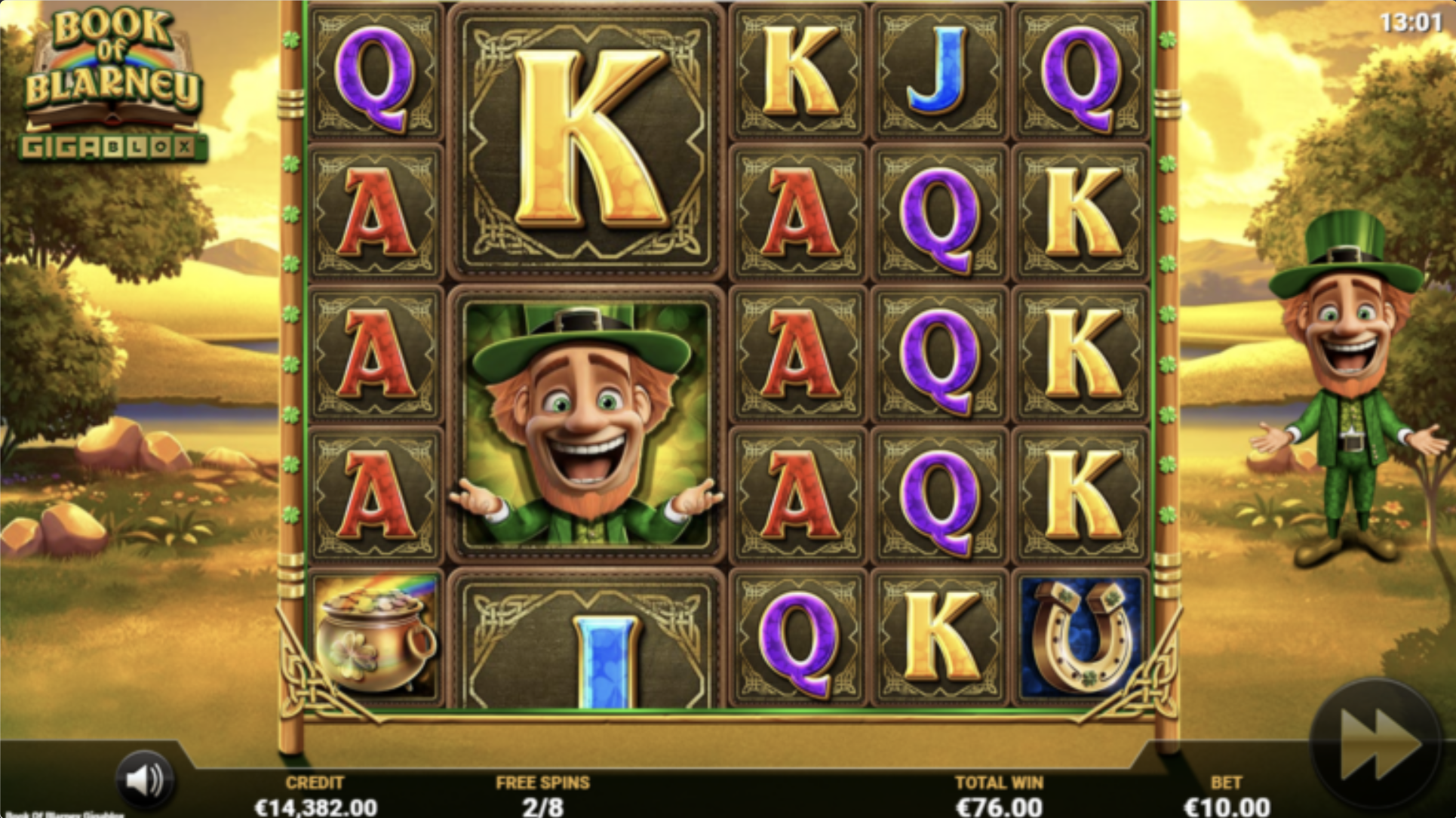This screenshot has width=1456, height=818.
Task: Toggle the speaker audio control
Action: pos(145,780)
